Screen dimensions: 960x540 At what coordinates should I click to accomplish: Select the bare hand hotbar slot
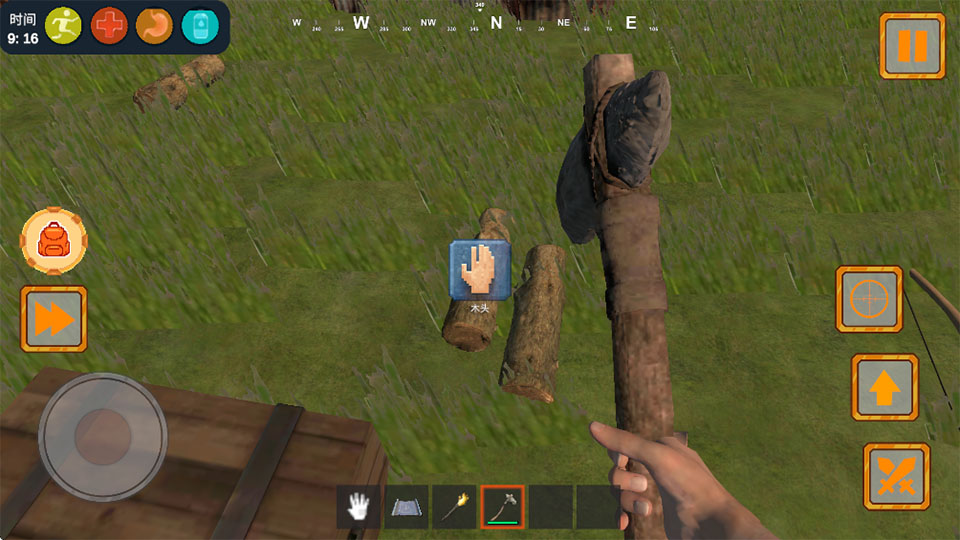[x=358, y=507]
